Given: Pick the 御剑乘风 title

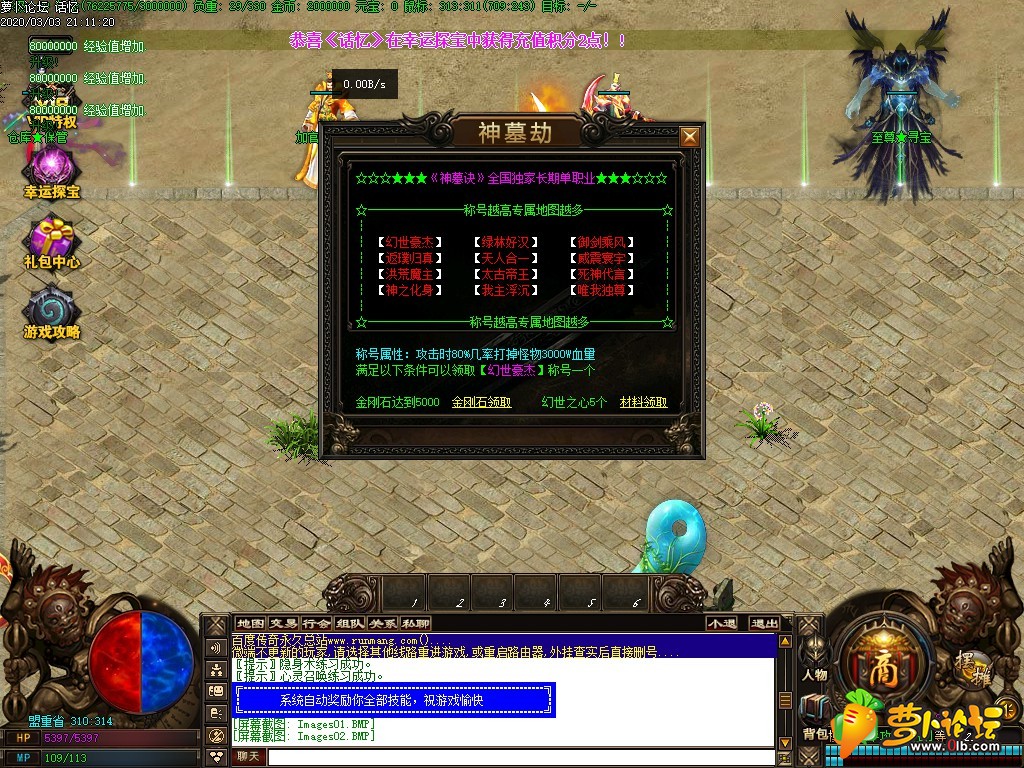Looking at the screenshot, I should 605,242.
